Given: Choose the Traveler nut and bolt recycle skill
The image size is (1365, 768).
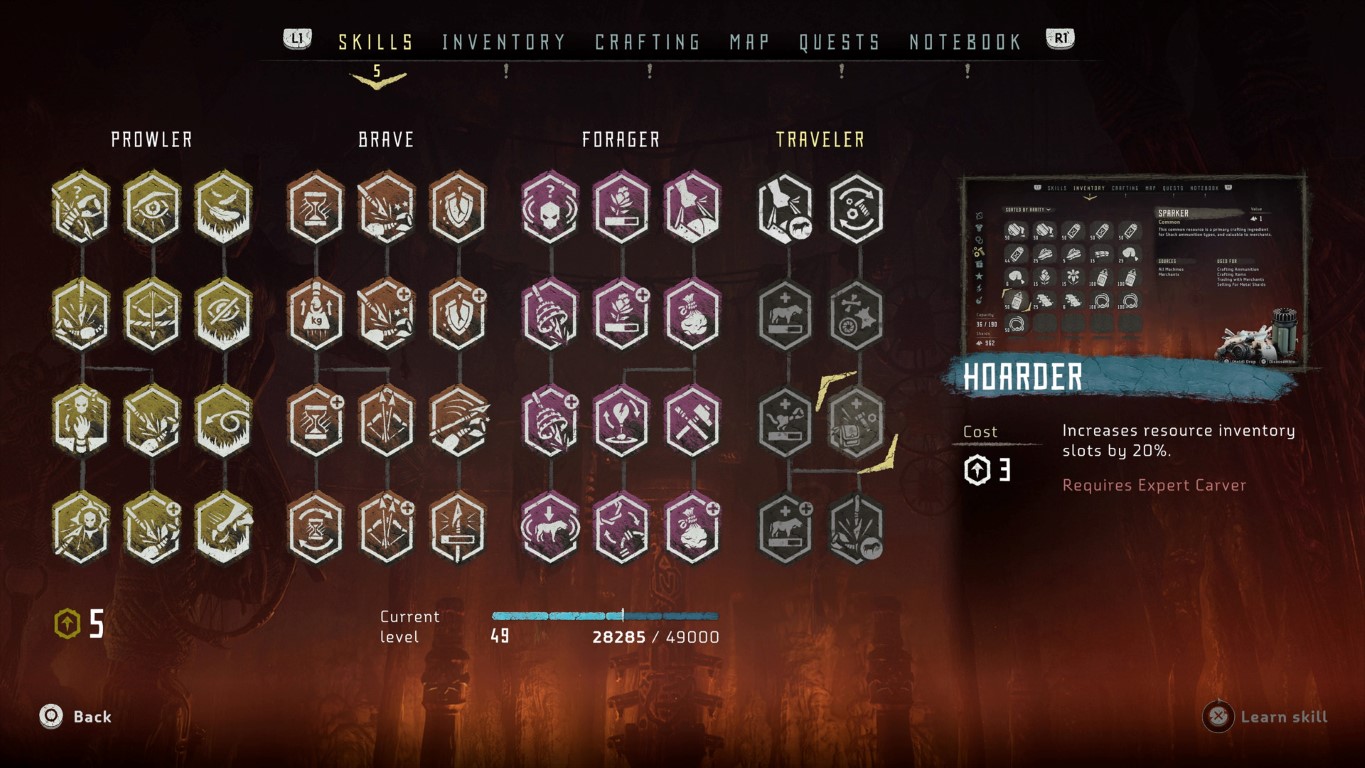Looking at the screenshot, I should coord(856,208).
